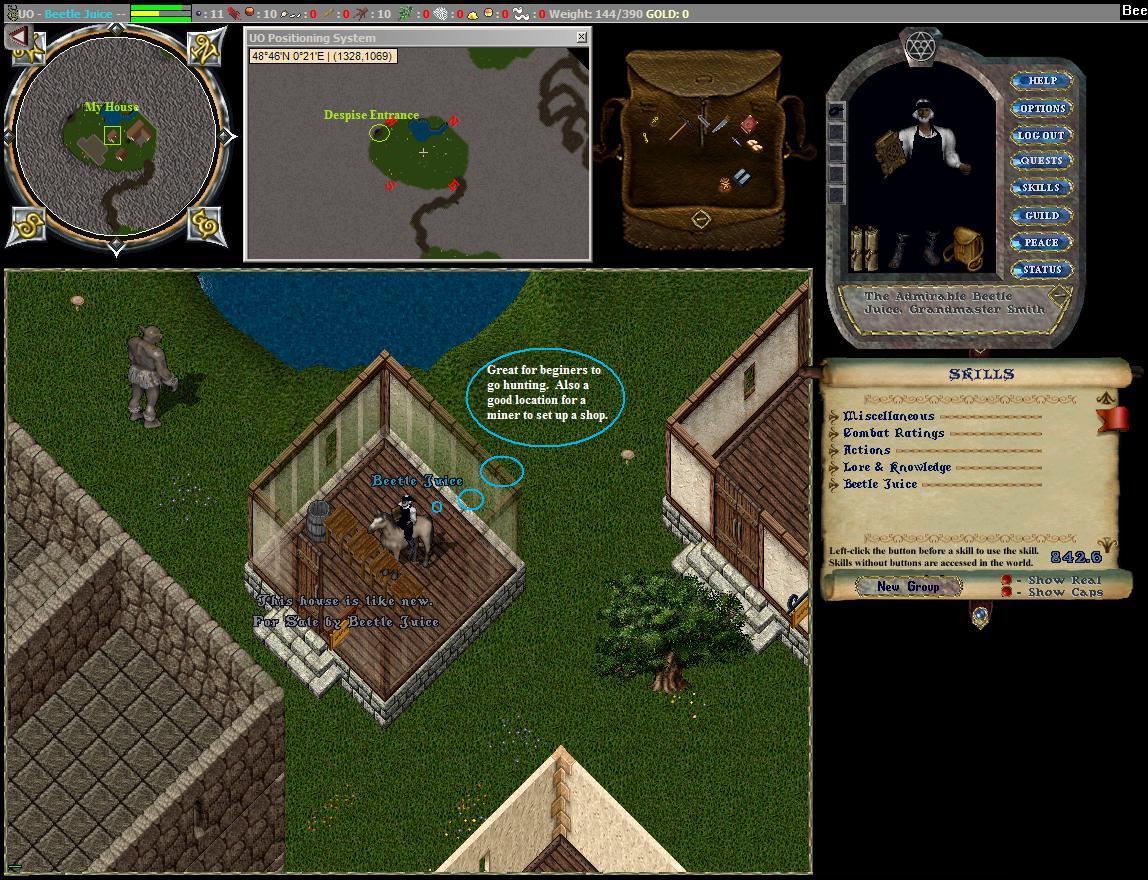Expand the Beetle Juice skill group
The image size is (1148, 880).
coord(835,484)
